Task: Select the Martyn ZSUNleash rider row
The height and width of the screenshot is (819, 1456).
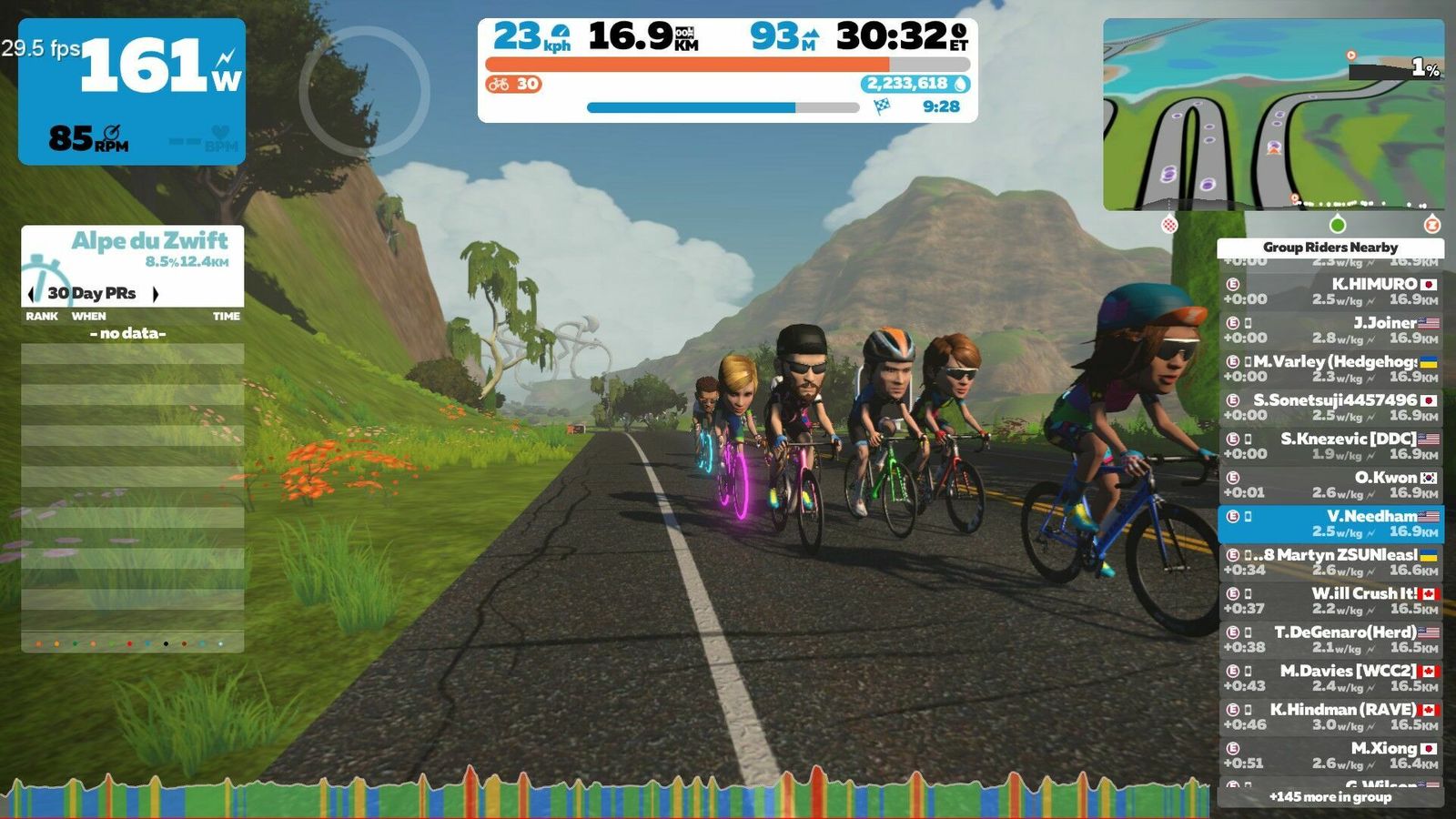Action: tap(1330, 561)
